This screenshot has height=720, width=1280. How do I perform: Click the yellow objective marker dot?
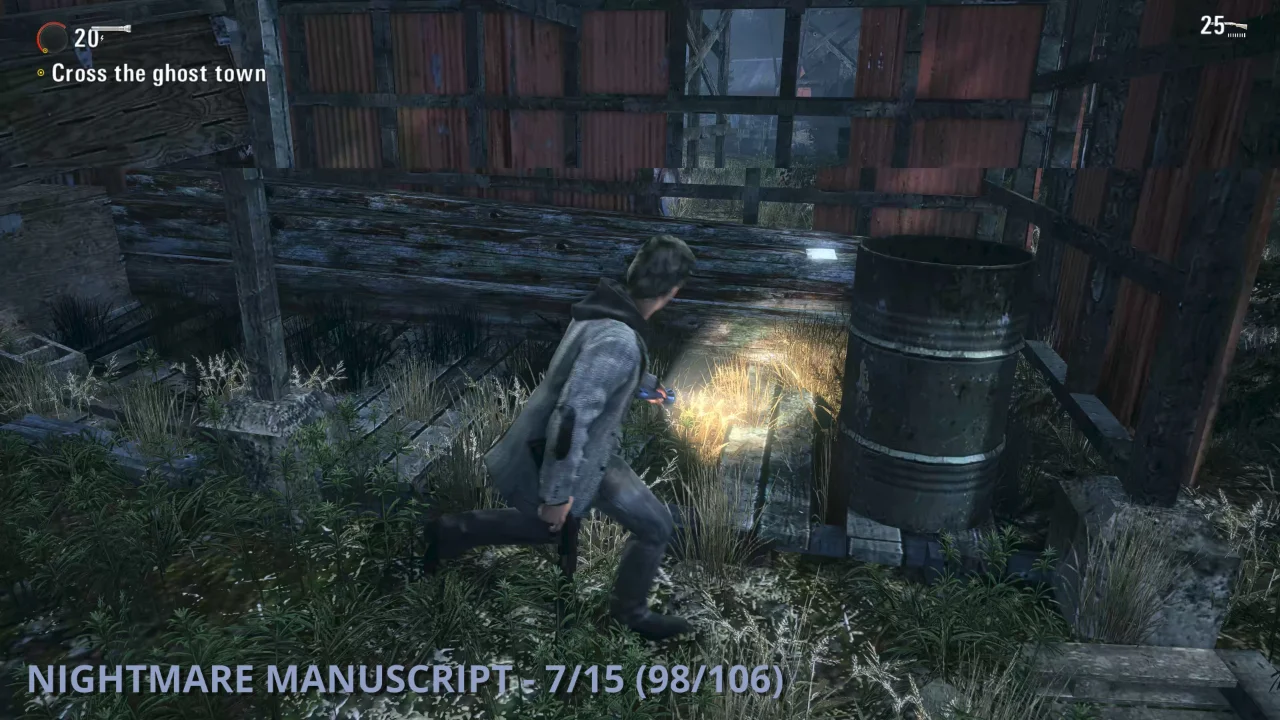pyautogui.click(x=38, y=73)
